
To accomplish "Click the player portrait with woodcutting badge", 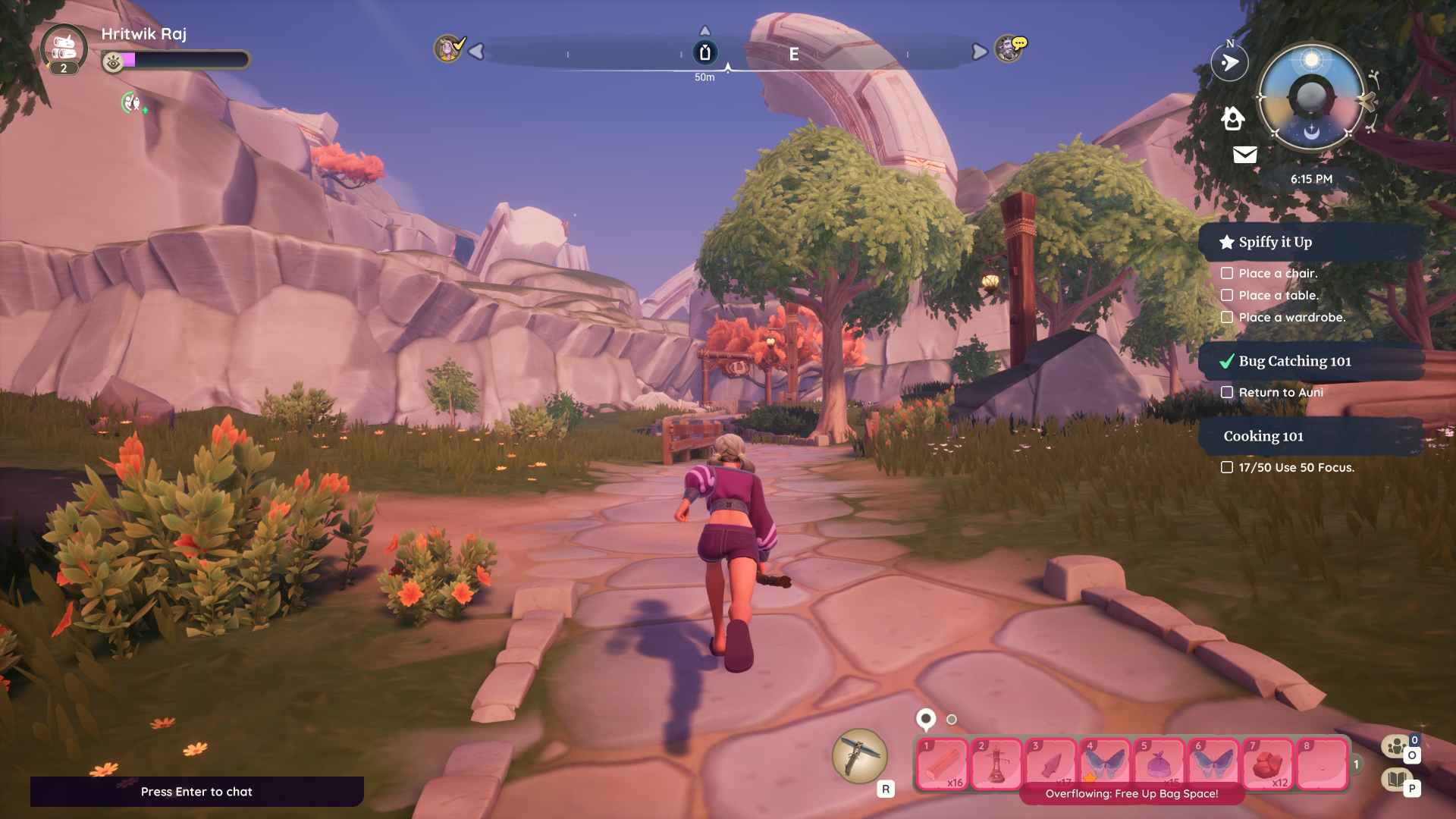I will [x=64, y=49].
